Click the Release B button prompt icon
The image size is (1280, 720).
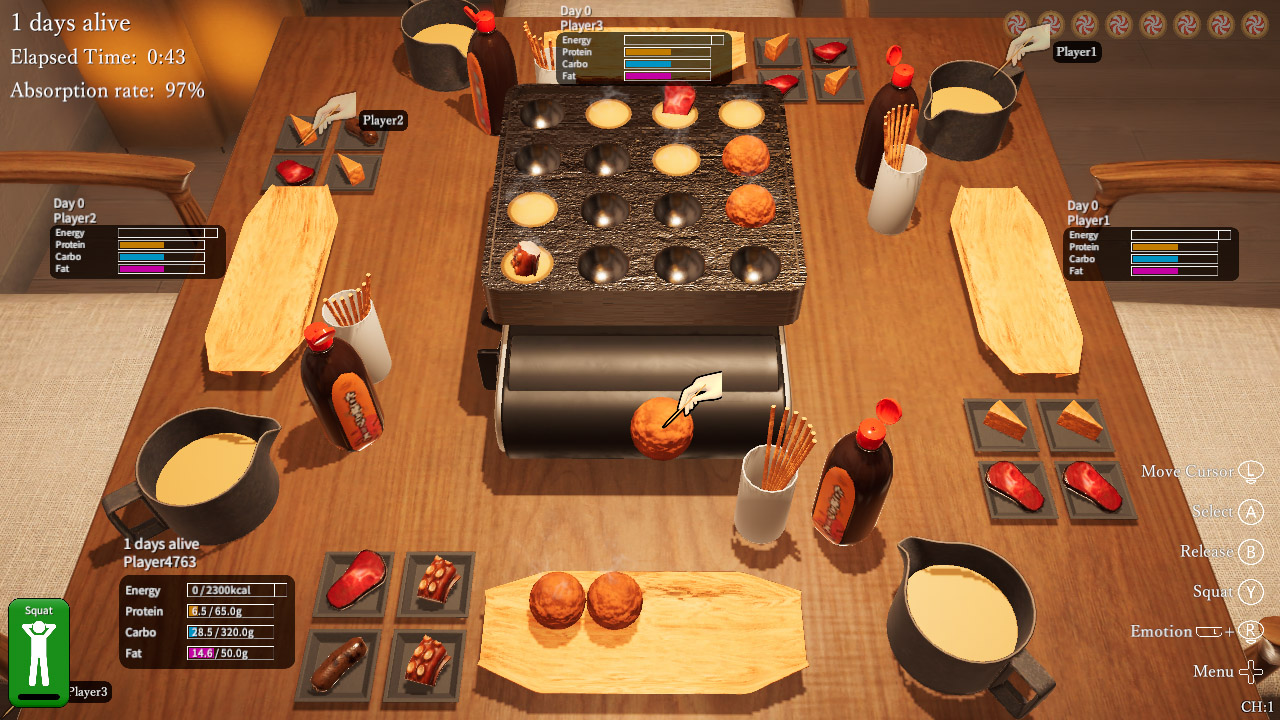click(1250, 551)
